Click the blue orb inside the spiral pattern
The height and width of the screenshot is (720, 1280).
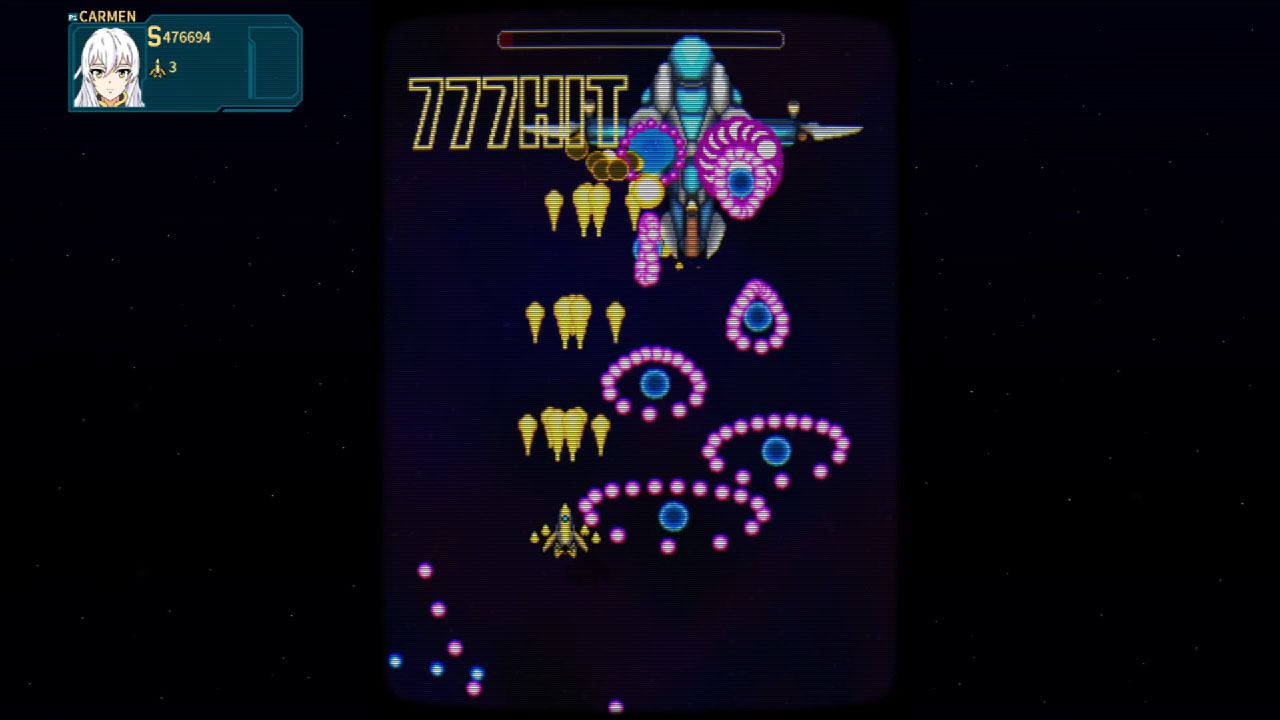(655, 382)
